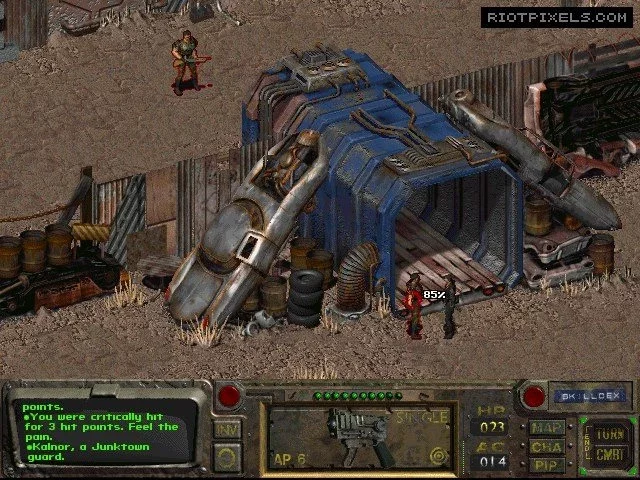Screen dimensions: 640x480
Task: Click the riotpixels.com watermark
Action: tap(555, 17)
